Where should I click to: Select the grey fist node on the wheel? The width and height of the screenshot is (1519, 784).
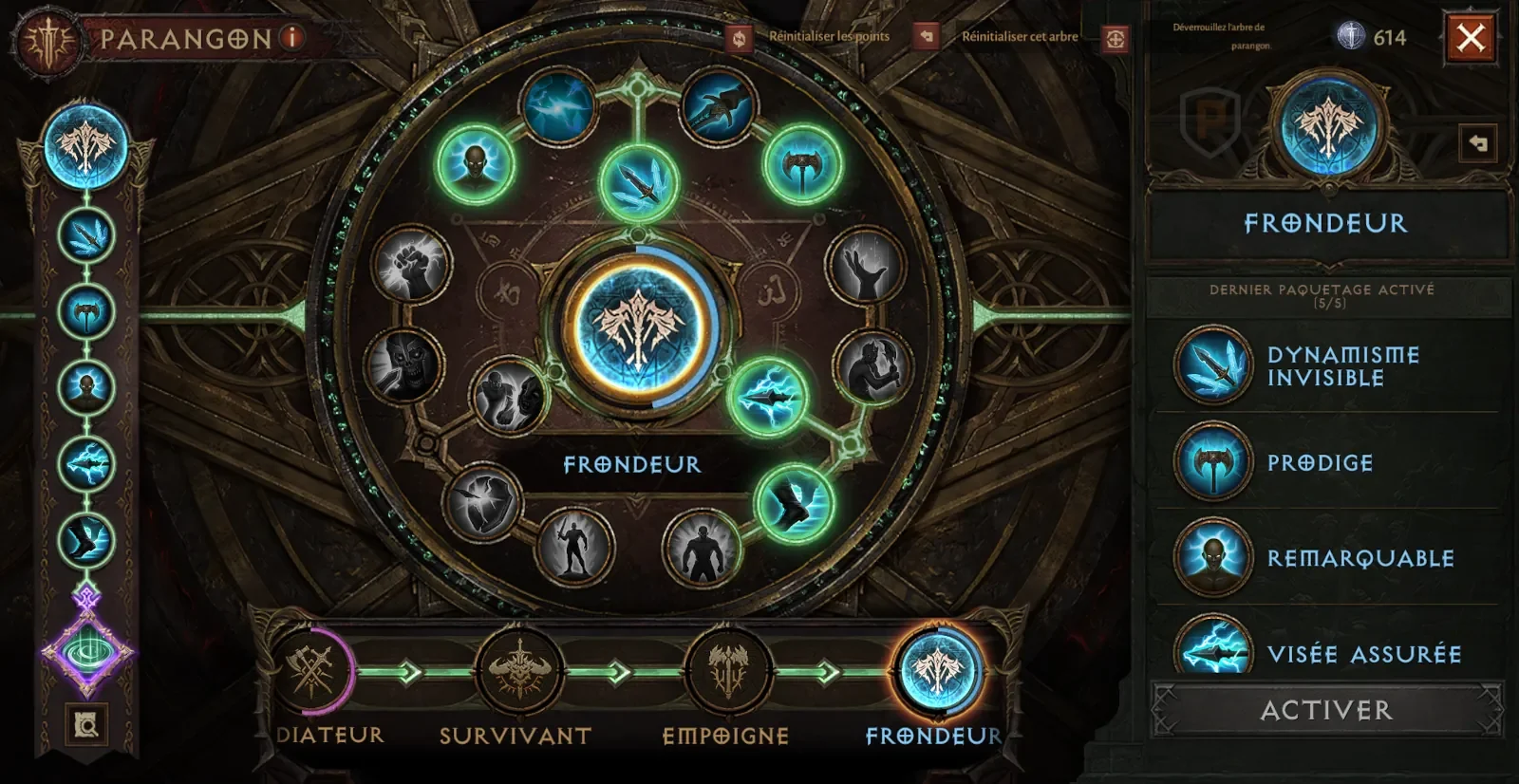[411, 265]
